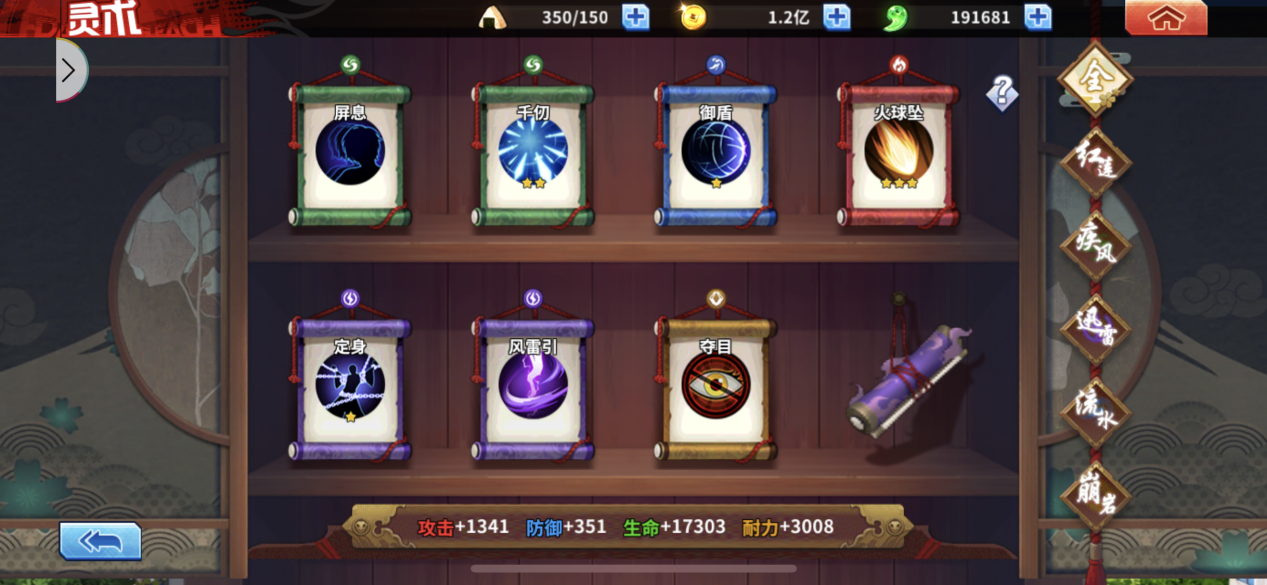Add more gold coins
The image size is (1267, 585).
pos(836,17)
